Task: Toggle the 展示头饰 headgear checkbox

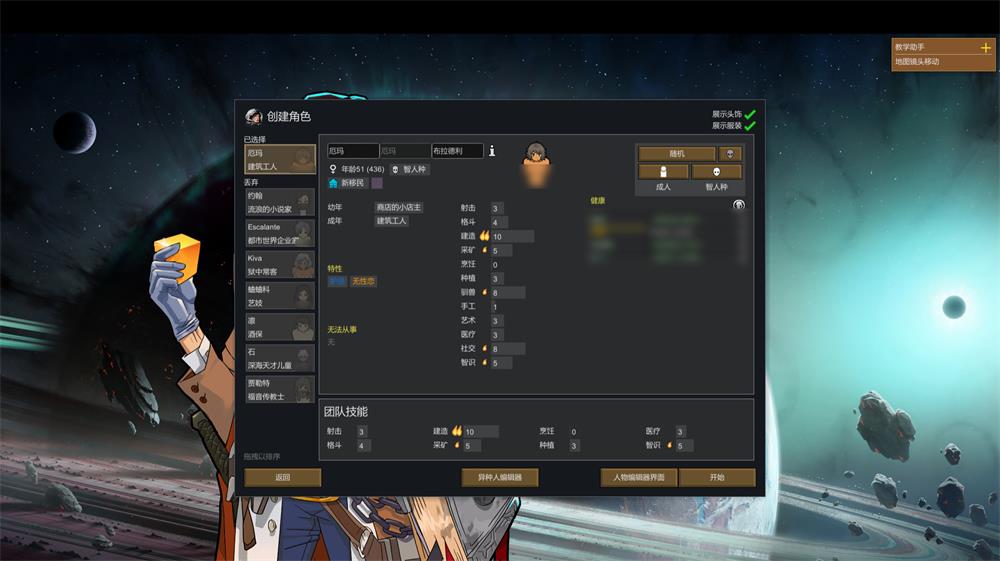Action: pyautogui.click(x=749, y=114)
